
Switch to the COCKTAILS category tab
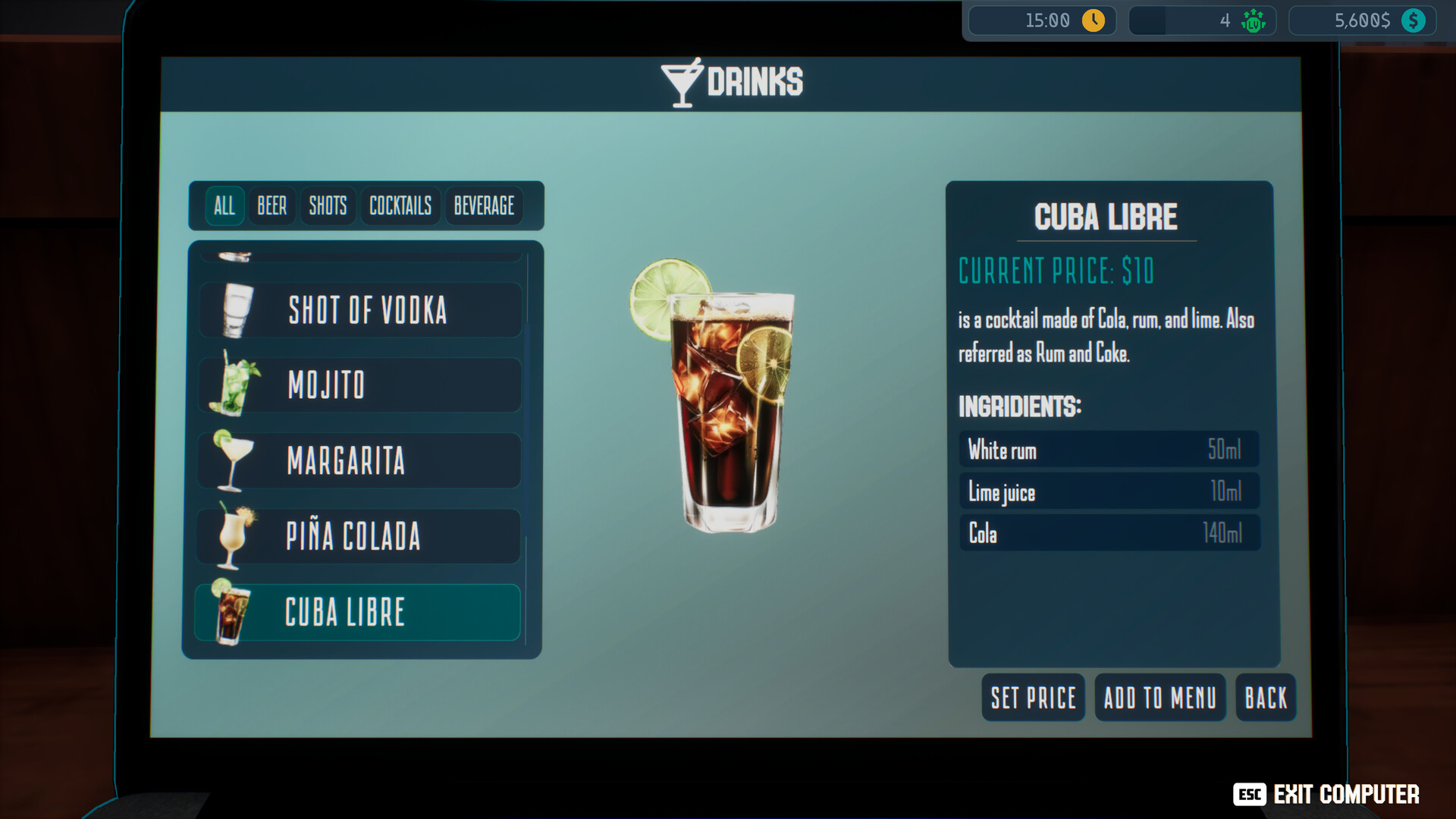400,206
